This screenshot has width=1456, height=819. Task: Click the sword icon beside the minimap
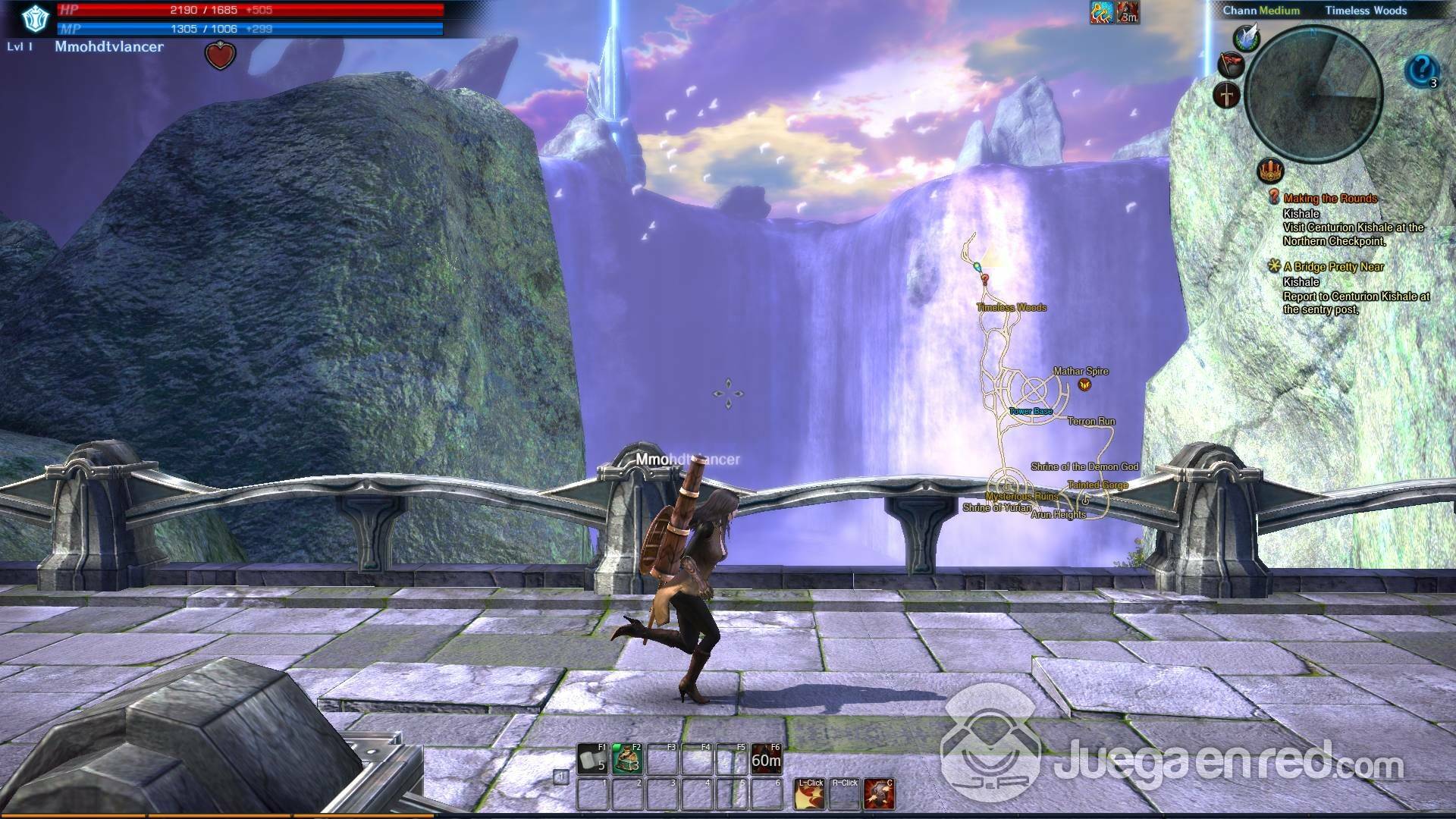[1227, 96]
